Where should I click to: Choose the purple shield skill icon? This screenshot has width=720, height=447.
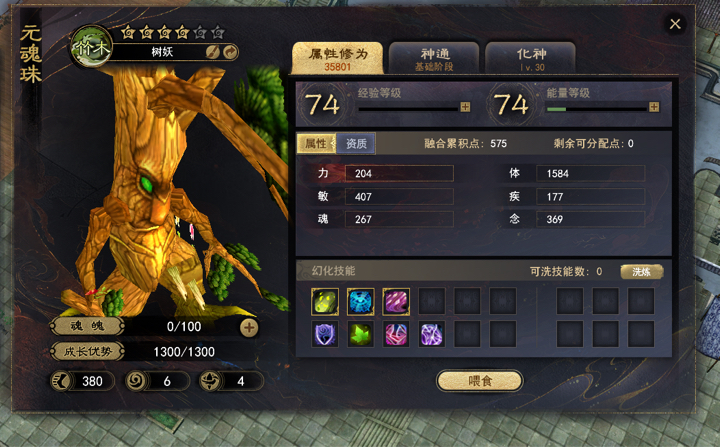[x=324, y=335]
